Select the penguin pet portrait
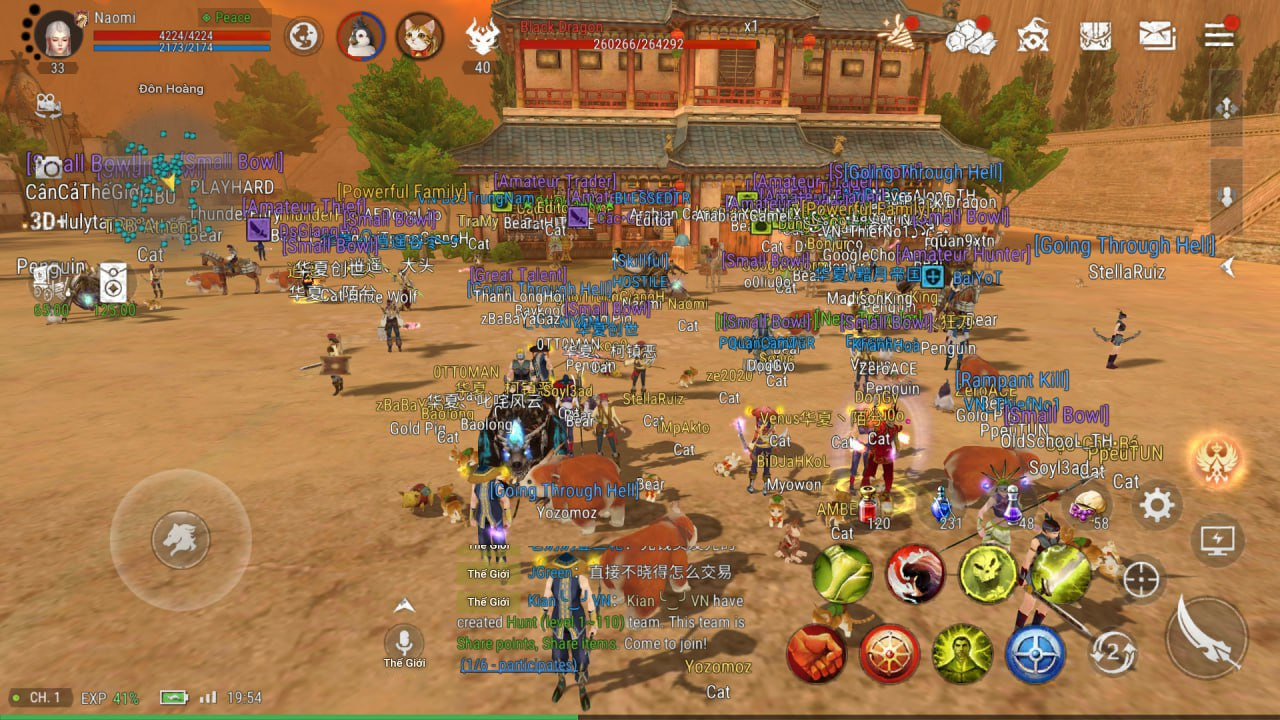This screenshot has width=1280, height=720. click(x=361, y=37)
